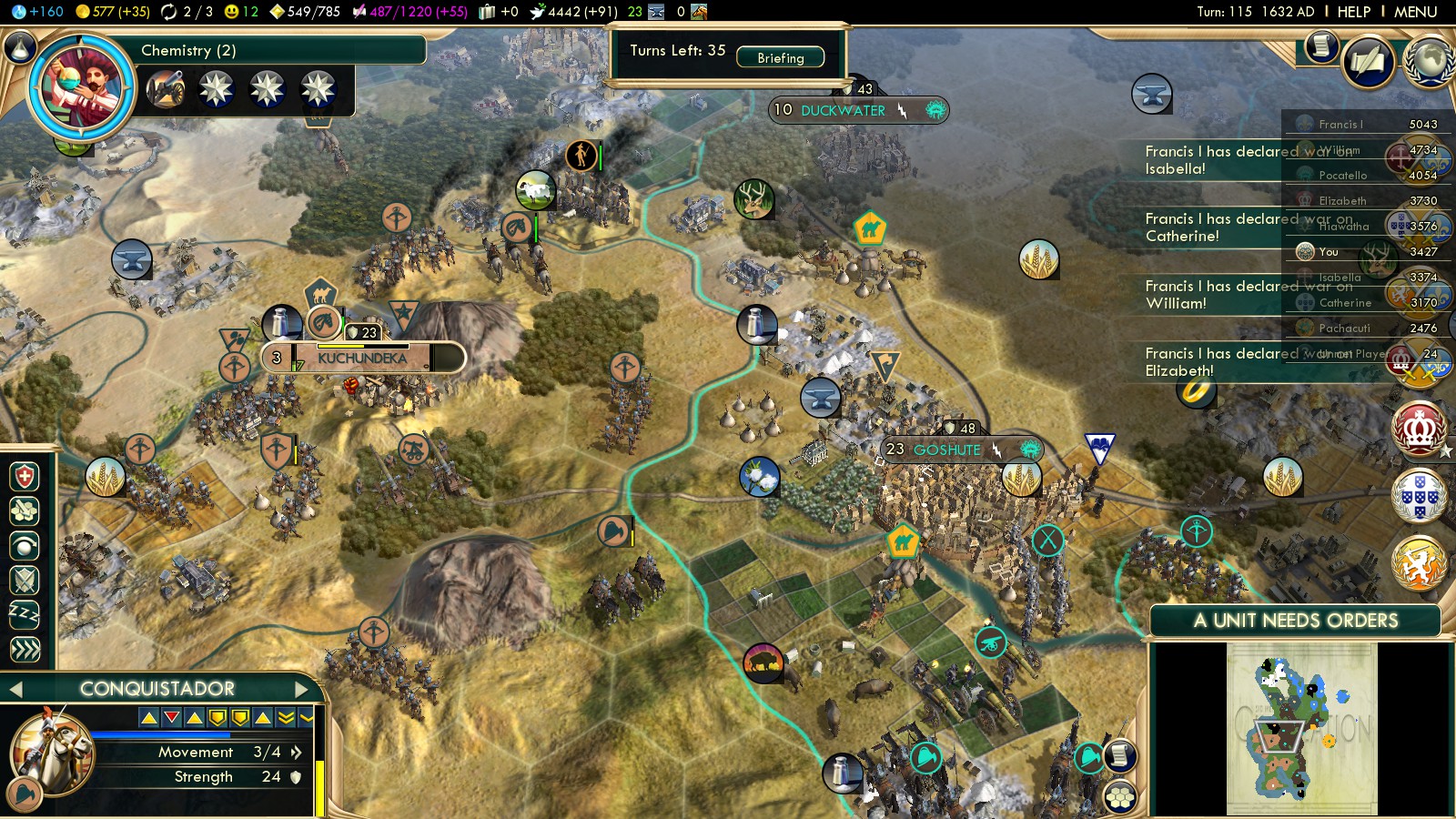Open the diplomacy globe overview
The width and height of the screenshot is (1456, 819).
pyautogui.click(x=1429, y=60)
